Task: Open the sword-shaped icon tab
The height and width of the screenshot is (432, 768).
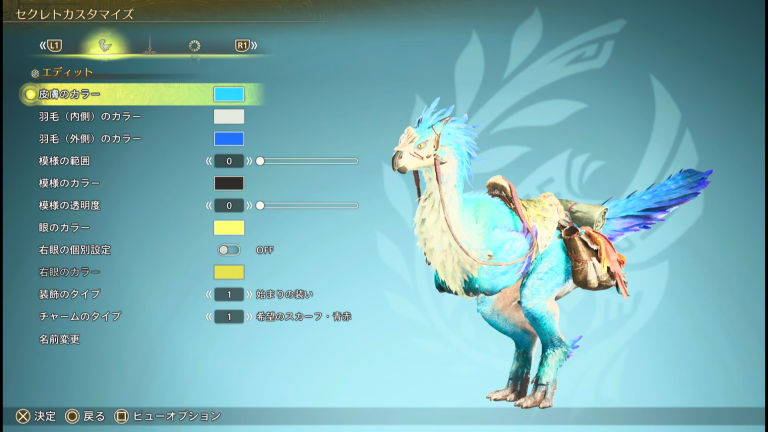Action: pyautogui.click(x=149, y=45)
